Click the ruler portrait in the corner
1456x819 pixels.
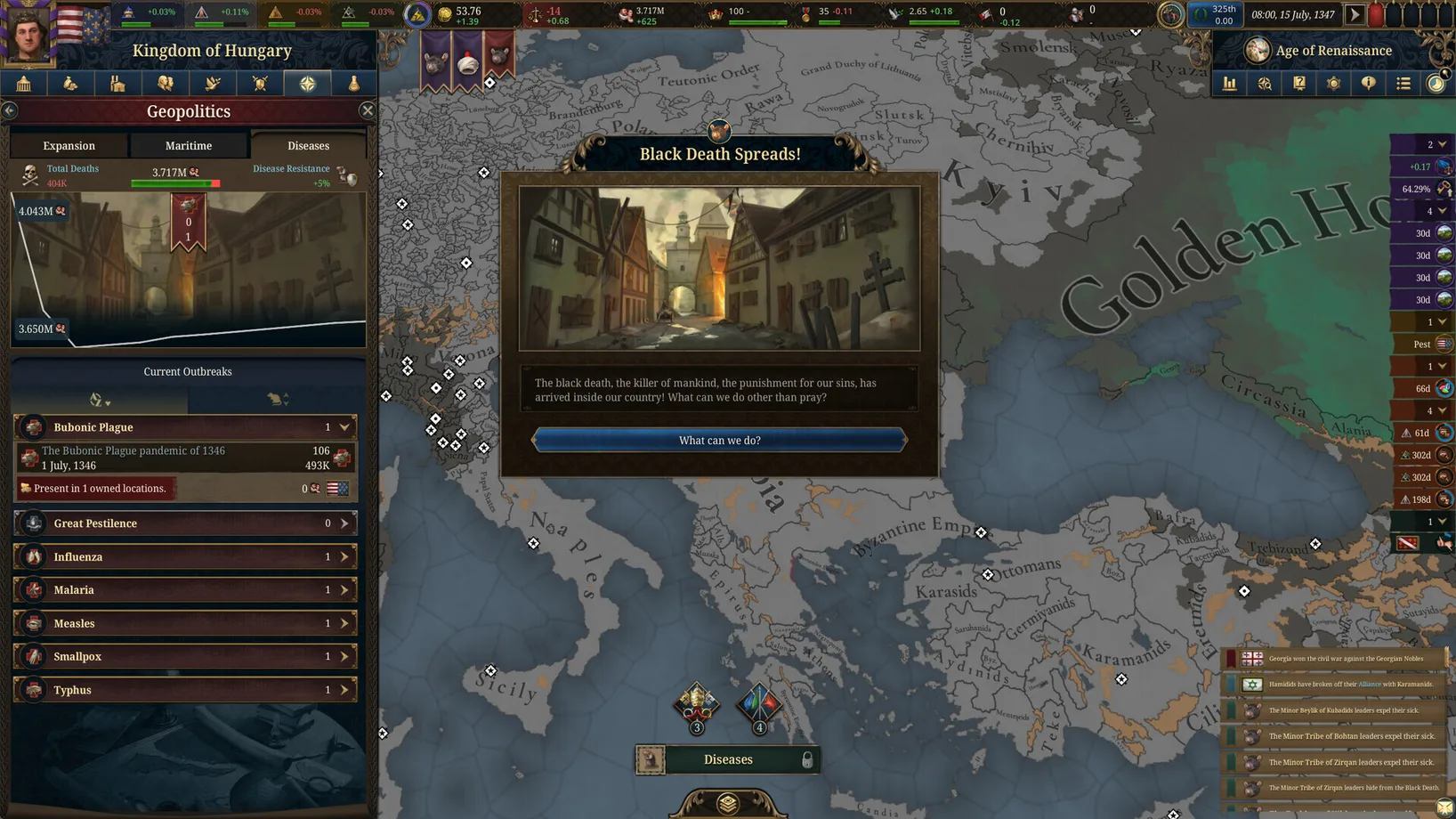coord(28,32)
